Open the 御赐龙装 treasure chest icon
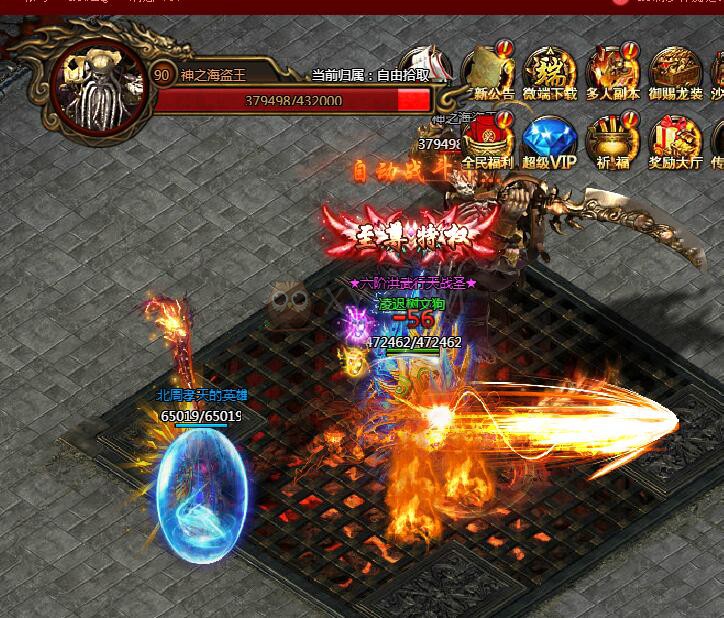Viewport: 724px width, 618px height. pos(676,71)
